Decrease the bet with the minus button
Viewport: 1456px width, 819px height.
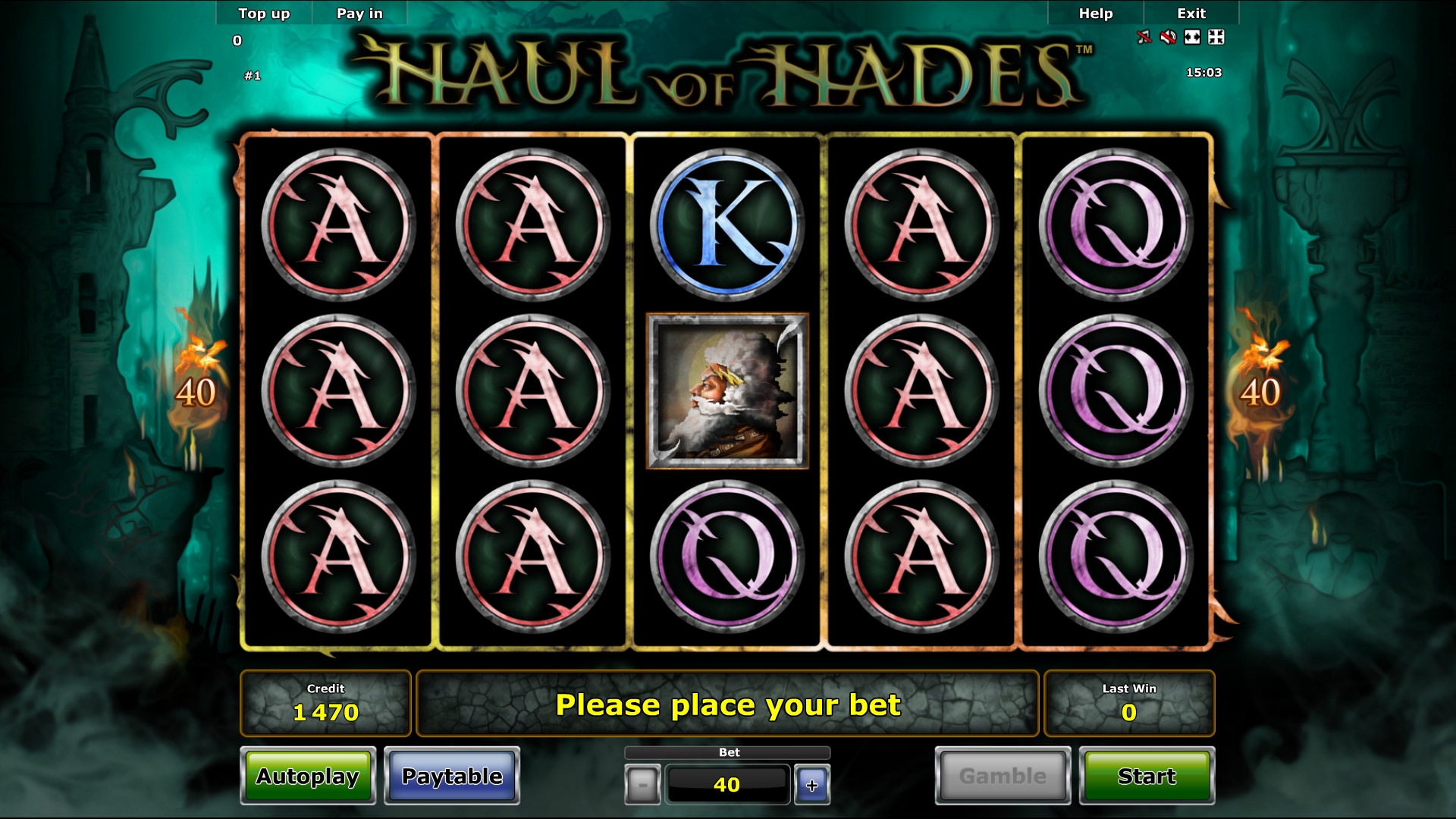pyautogui.click(x=642, y=785)
